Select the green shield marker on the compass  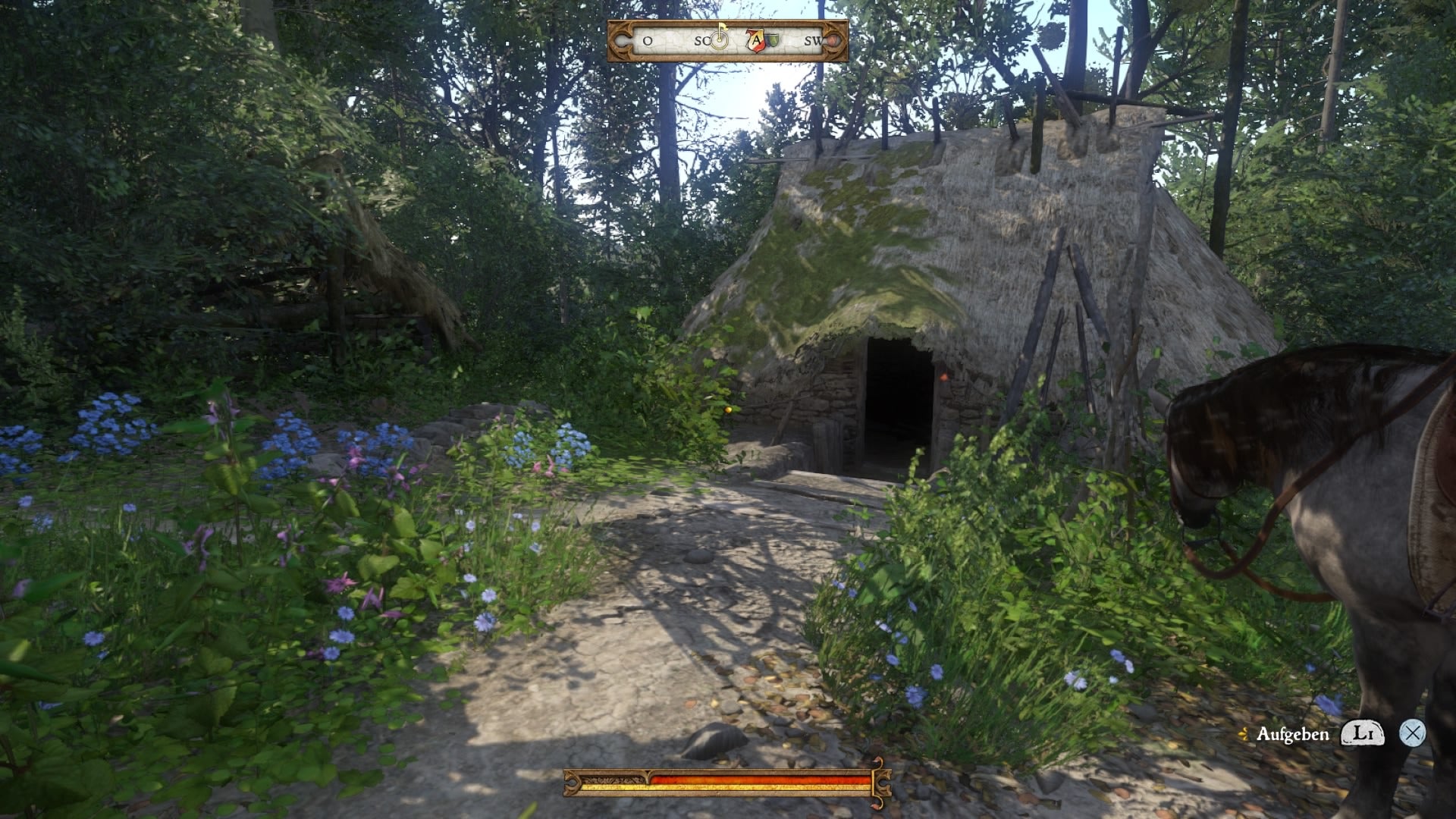pyautogui.click(x=773, y=42)
